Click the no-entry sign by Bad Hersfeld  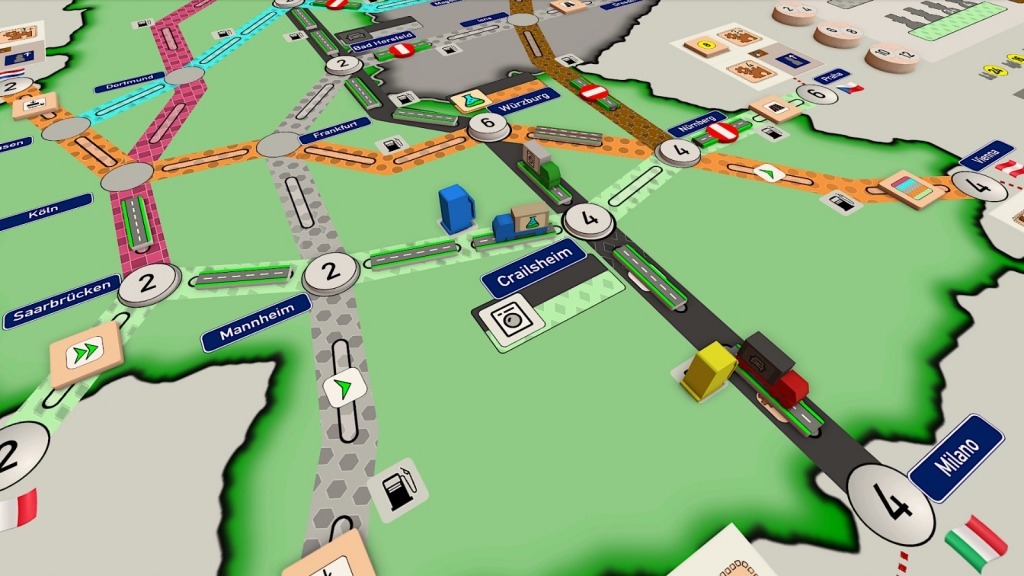point(402,48)
